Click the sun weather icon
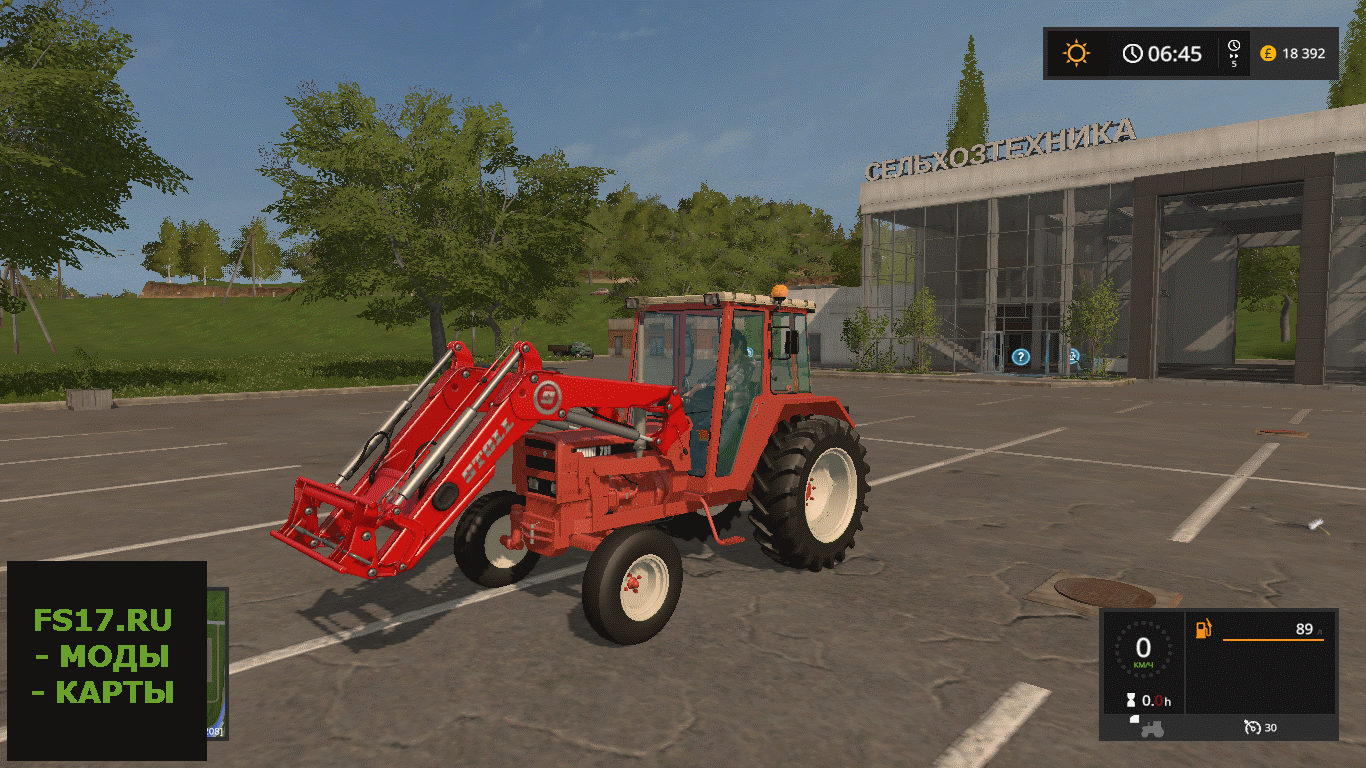 coord(1076,53)
